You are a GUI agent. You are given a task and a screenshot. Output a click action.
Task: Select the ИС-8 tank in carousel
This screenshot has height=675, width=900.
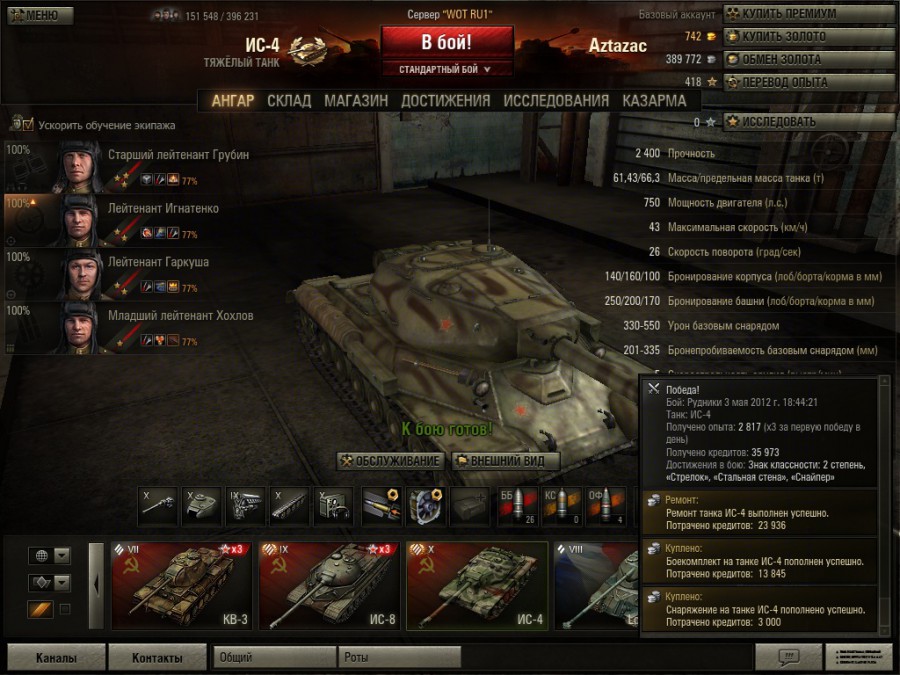327,586
